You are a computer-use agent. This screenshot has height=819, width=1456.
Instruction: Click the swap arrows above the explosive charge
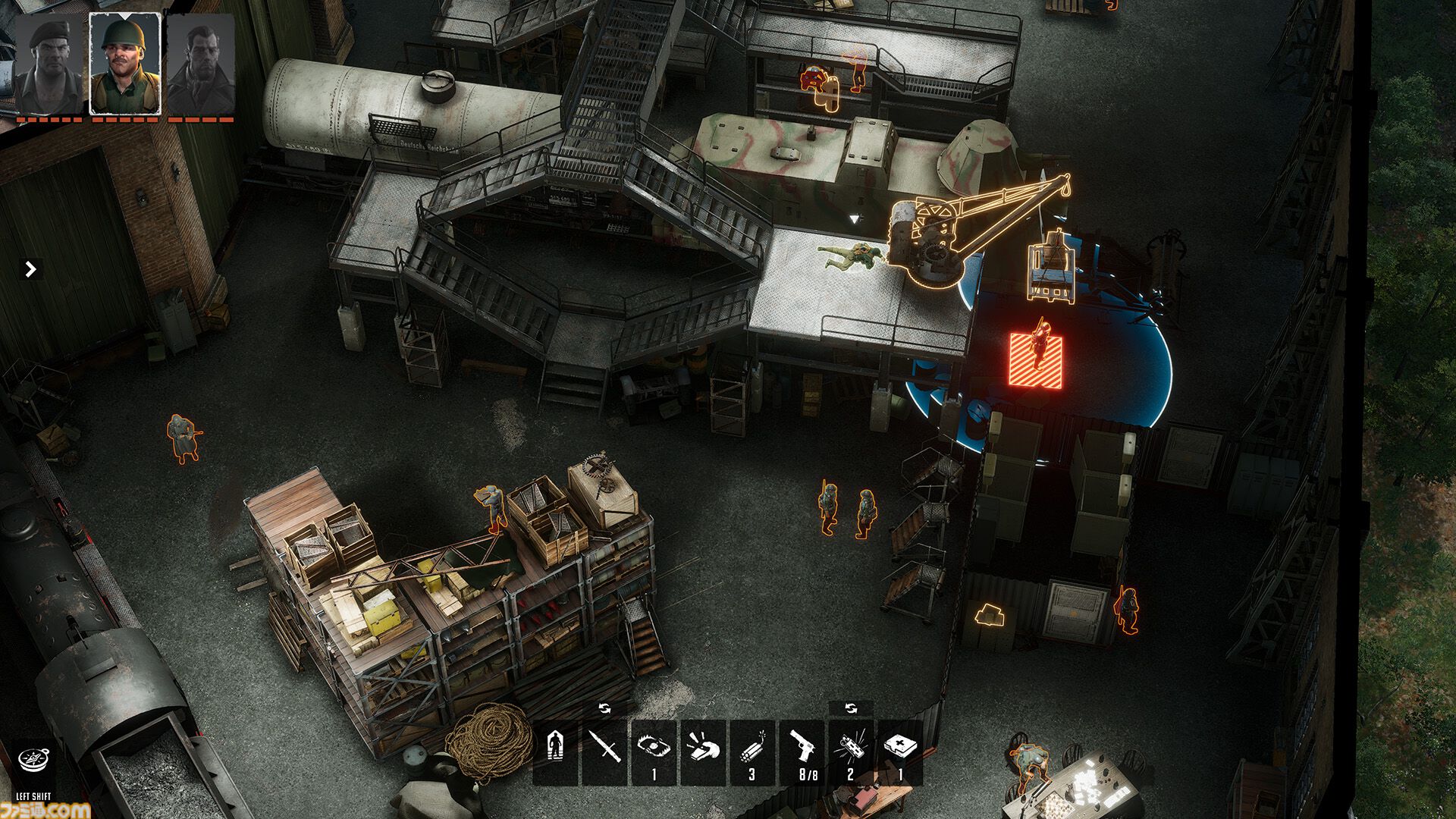(851, 708)
